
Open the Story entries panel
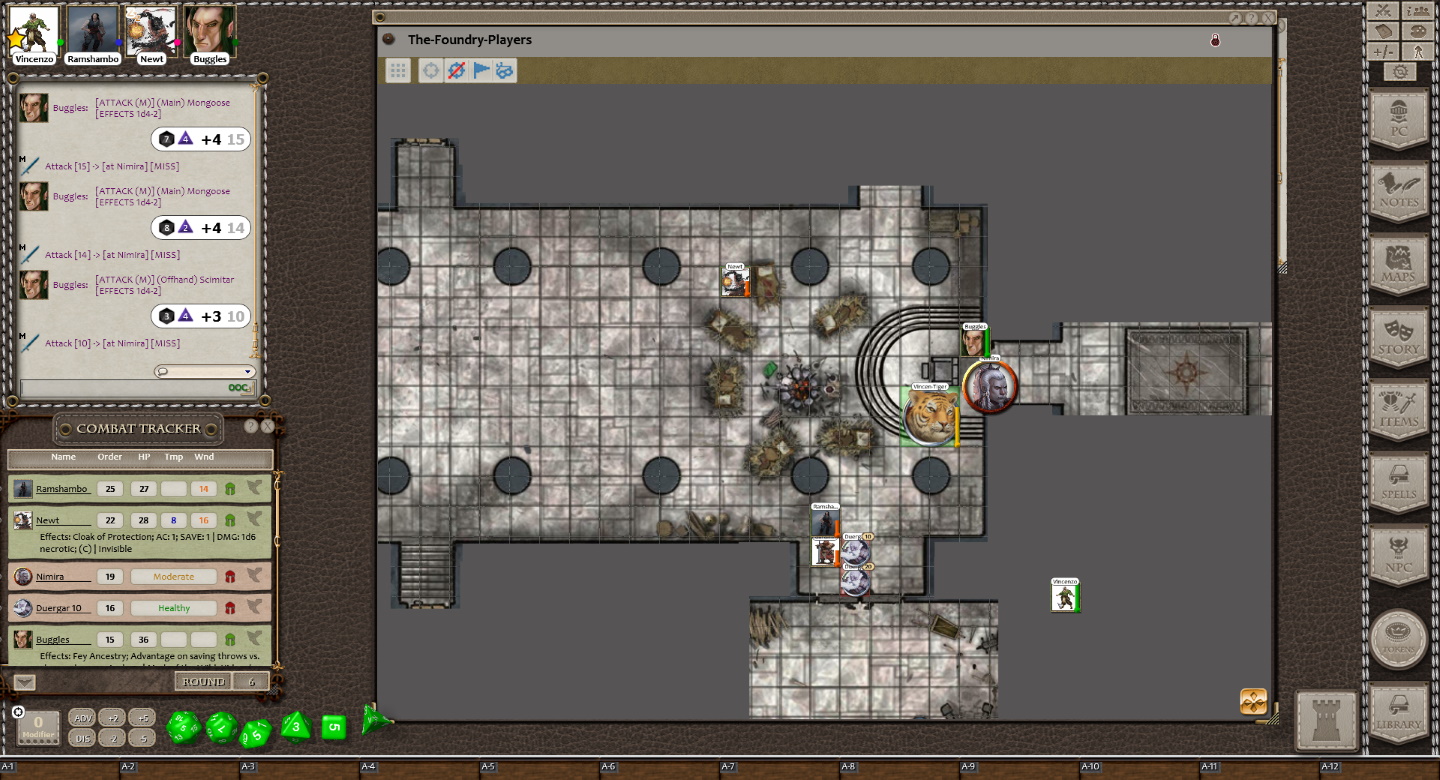click(x=1399, y=337)
